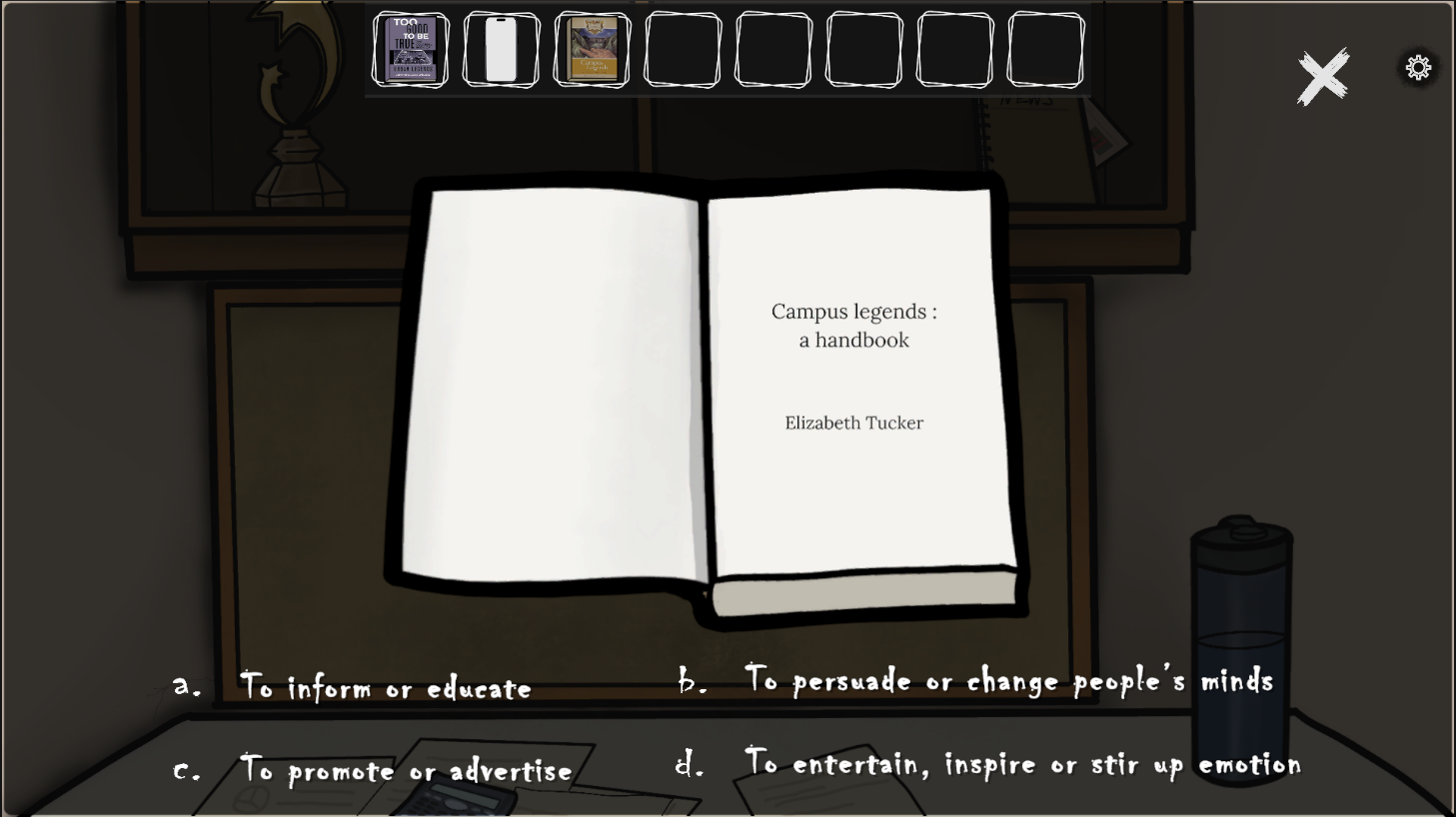
Task: Select the 'Campus Legends' book thumbnail in inventory
Action: click(x=592, y=49)
